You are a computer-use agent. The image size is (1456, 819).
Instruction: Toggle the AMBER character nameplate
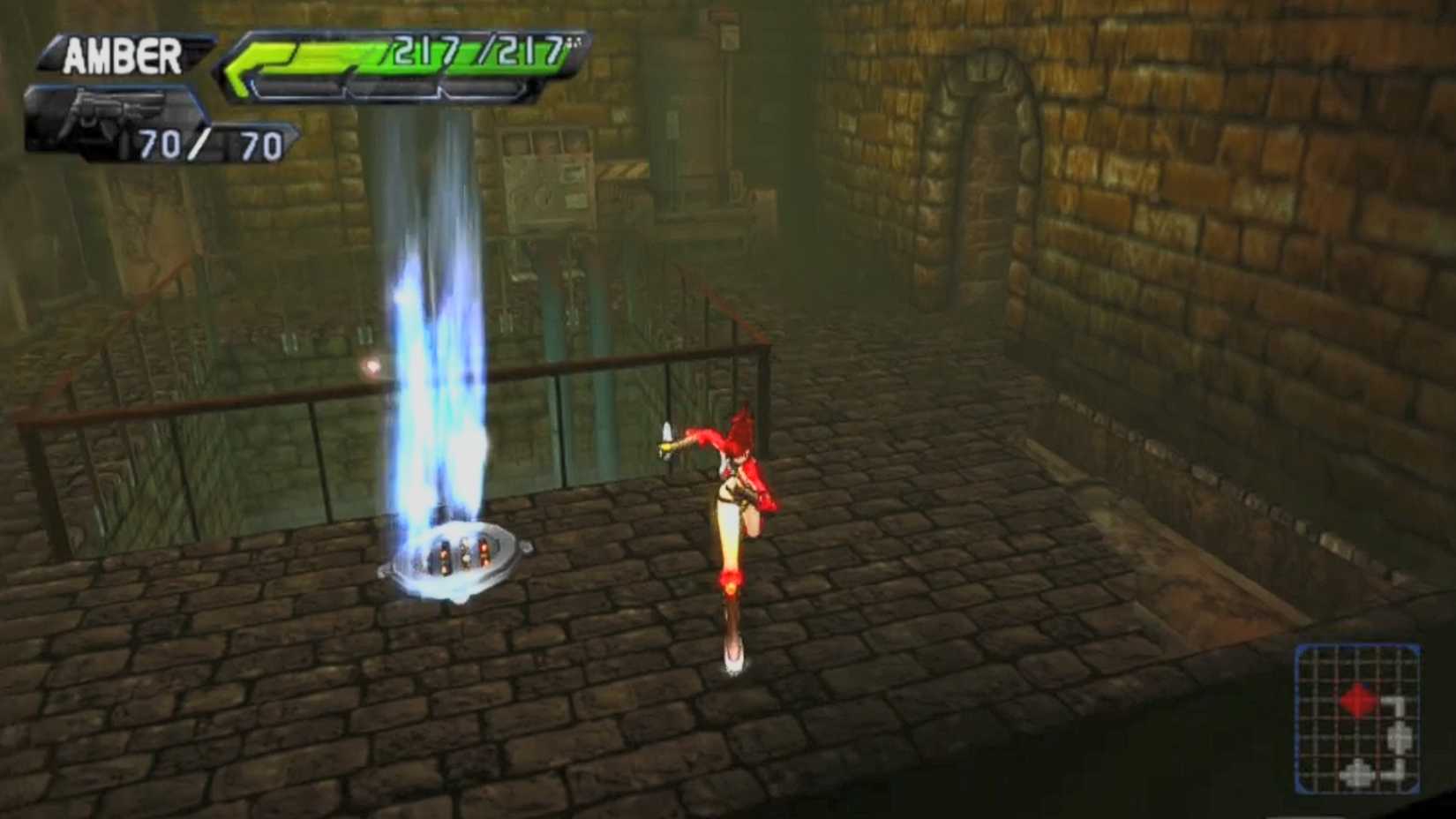[x=124, y=55]
